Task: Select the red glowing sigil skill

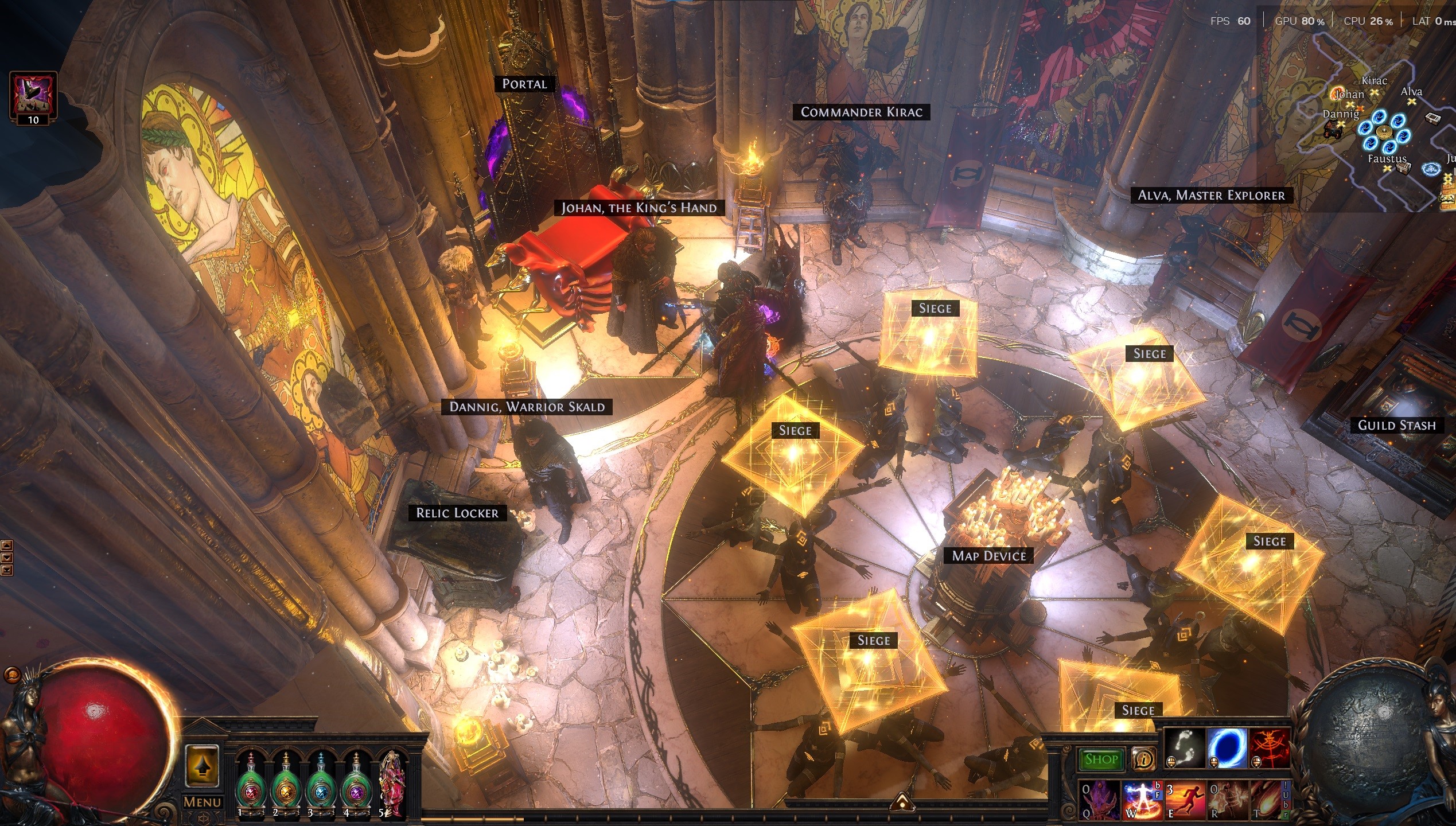Action: point(1270,749)
